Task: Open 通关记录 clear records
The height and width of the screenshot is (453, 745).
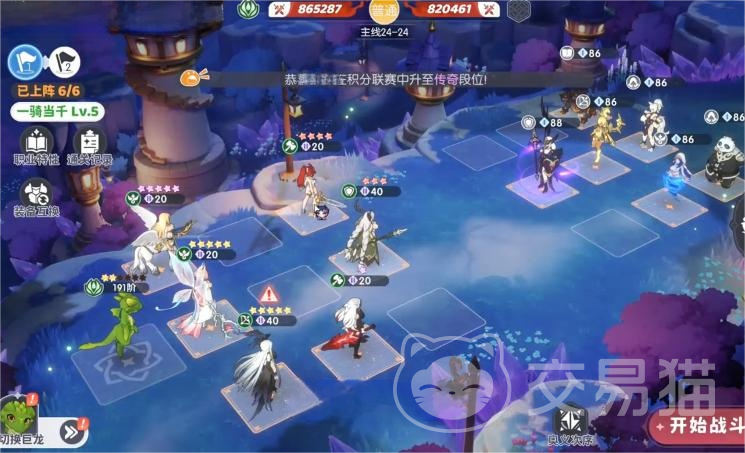Action: pos(90,146)
